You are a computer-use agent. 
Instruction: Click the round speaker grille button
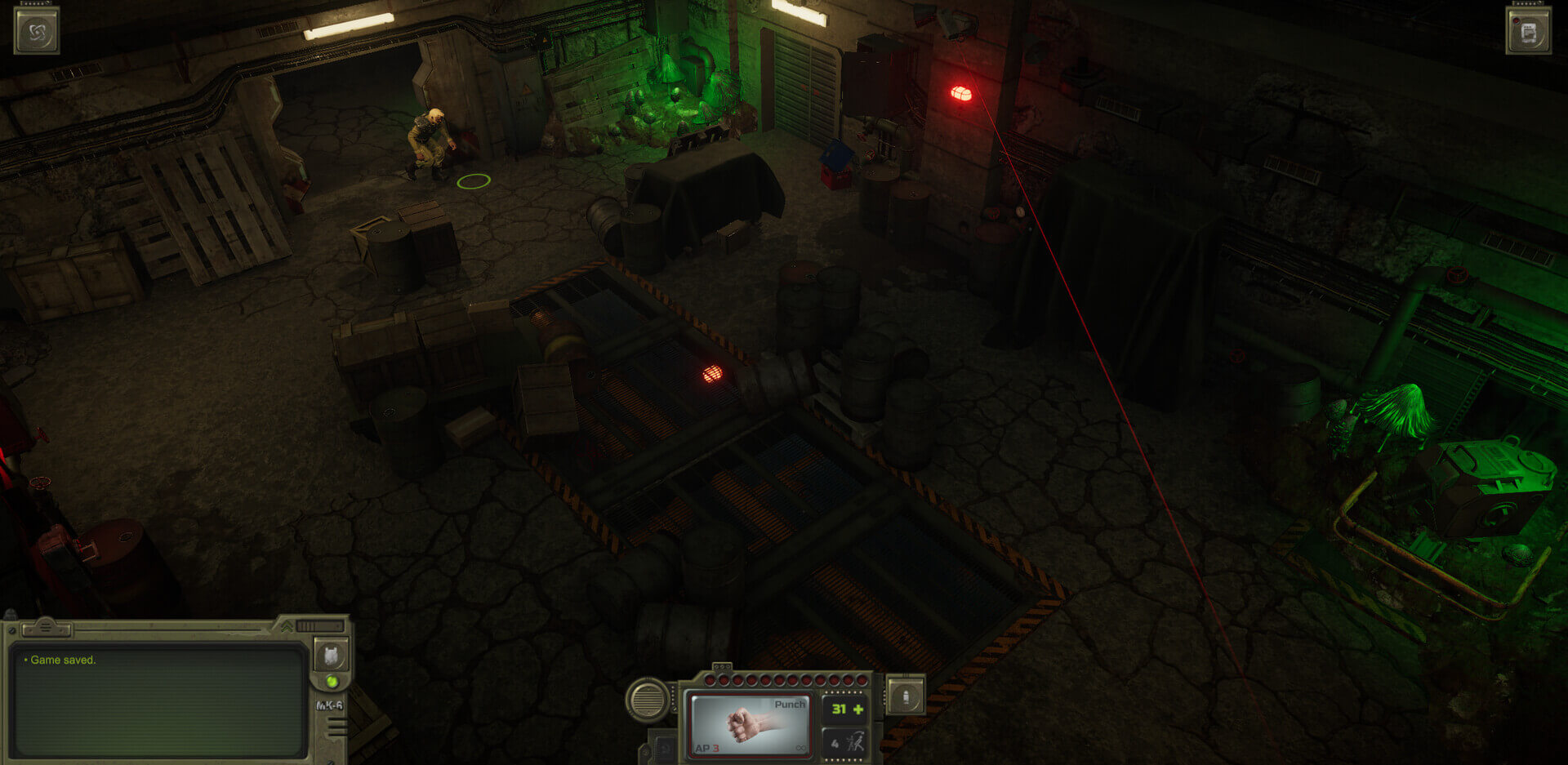pos(648,700)
